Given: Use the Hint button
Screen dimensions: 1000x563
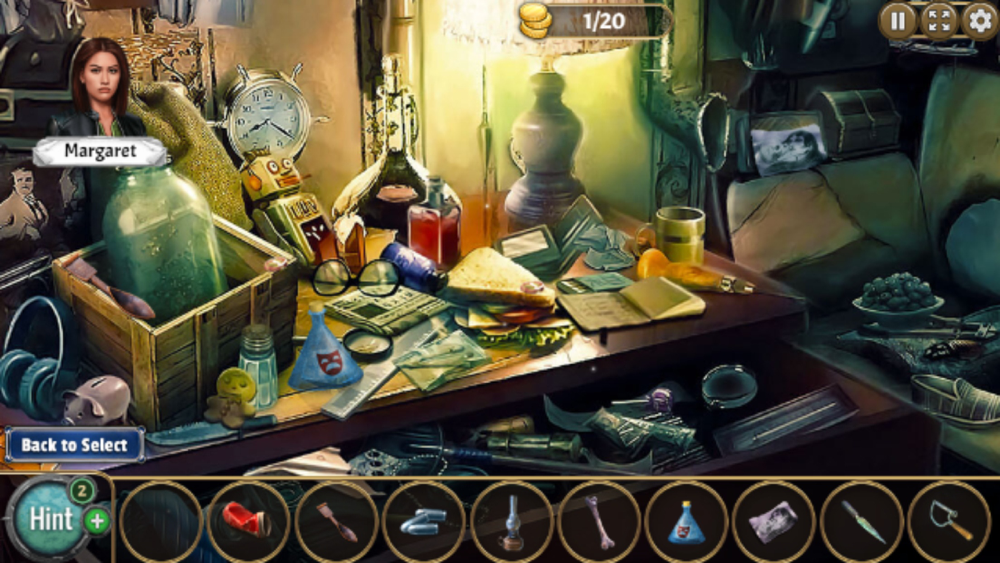Looking at the screenshot, I should pos(48,520).
